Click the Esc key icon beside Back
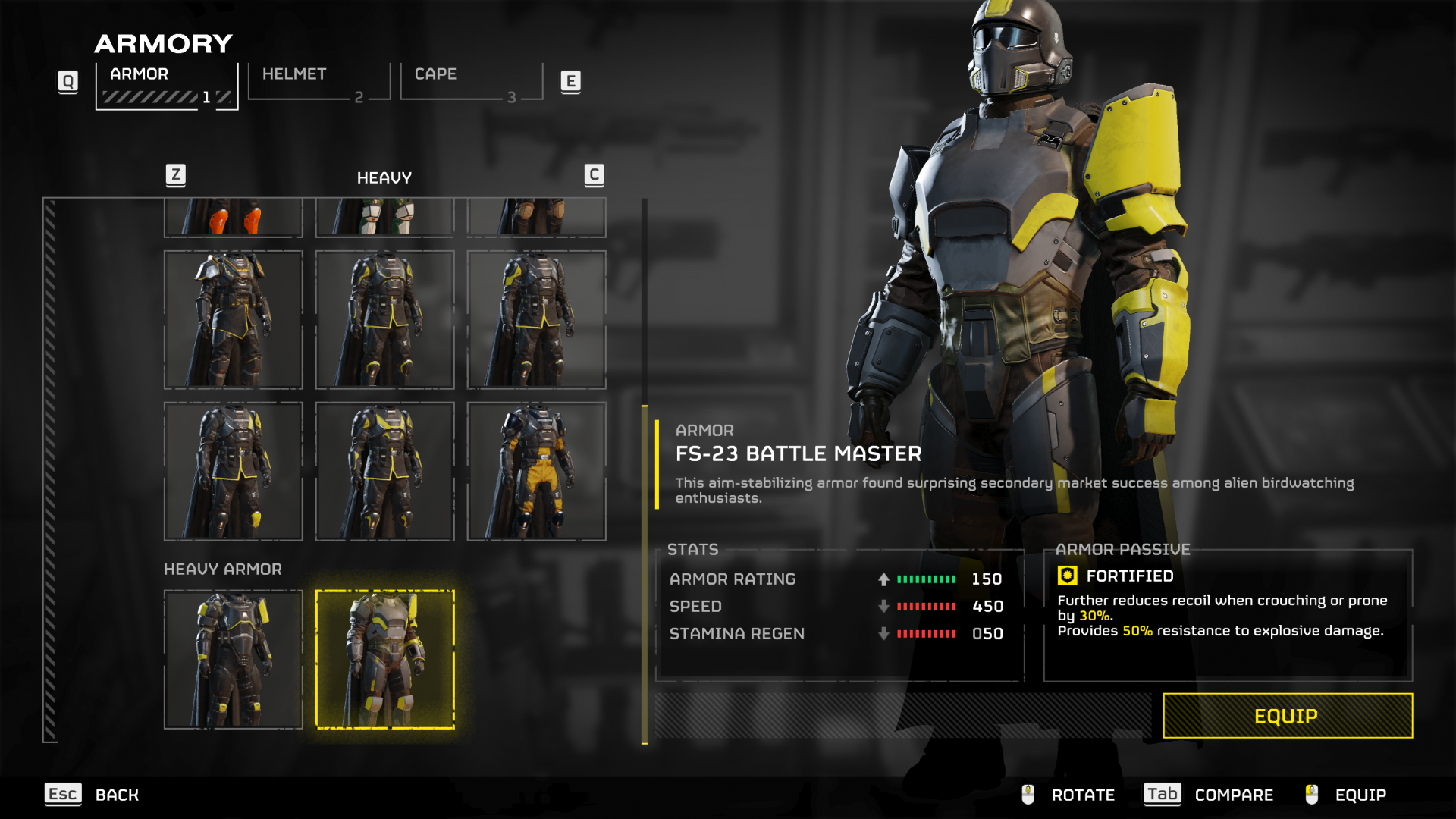1456x819 pixels. (62, 795)
